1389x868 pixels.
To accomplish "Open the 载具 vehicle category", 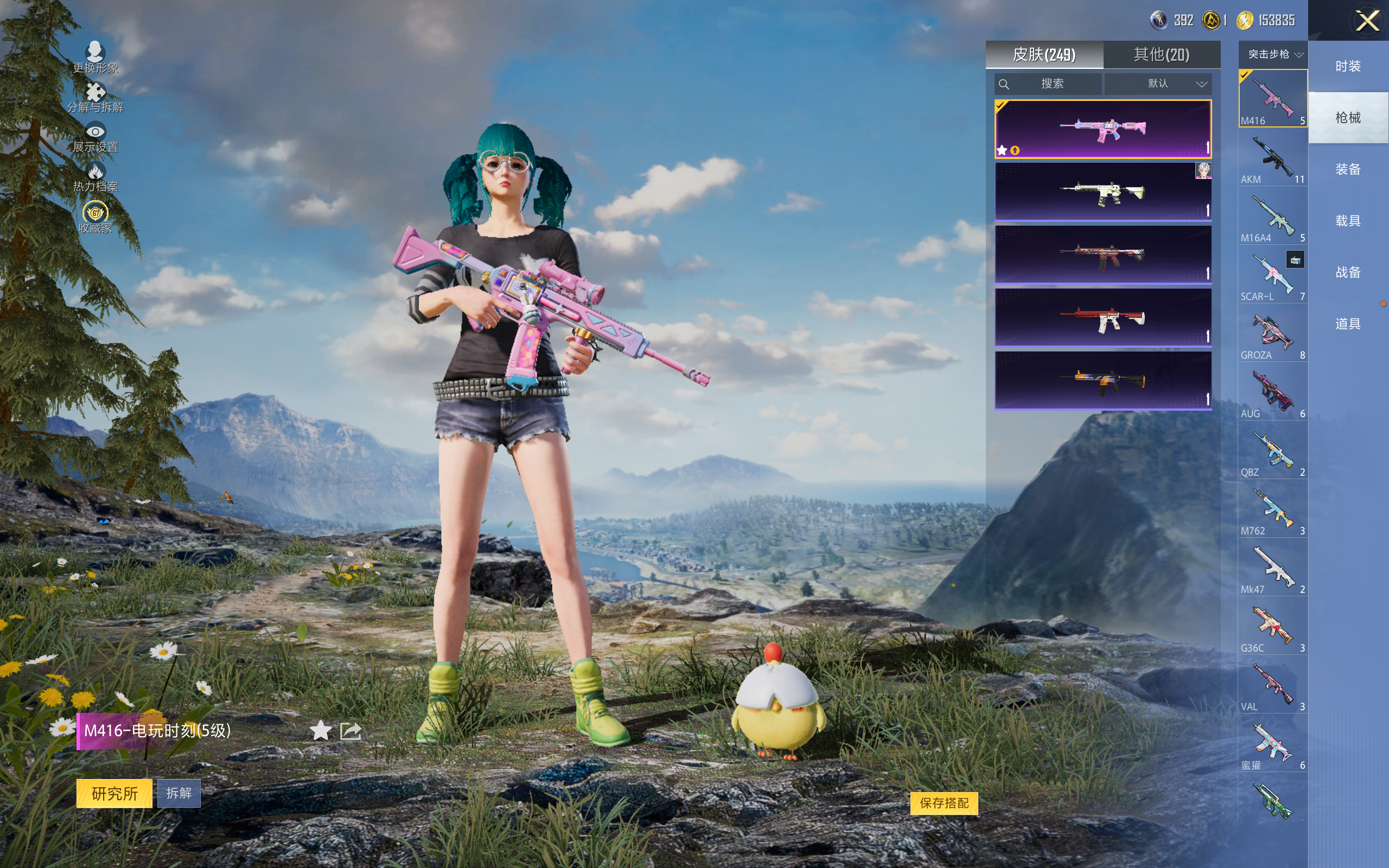I will point(1348,221).
